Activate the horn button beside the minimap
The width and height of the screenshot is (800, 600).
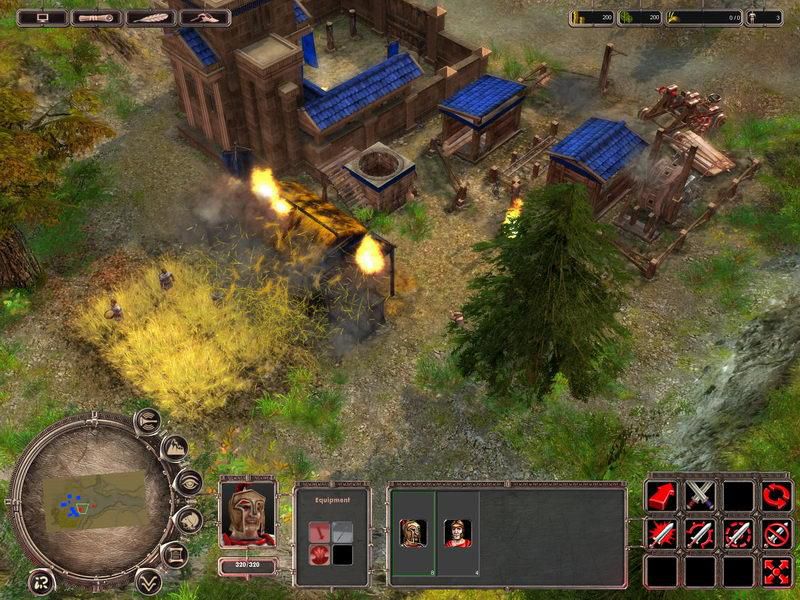pyautogui.click(x=147, y=421)
